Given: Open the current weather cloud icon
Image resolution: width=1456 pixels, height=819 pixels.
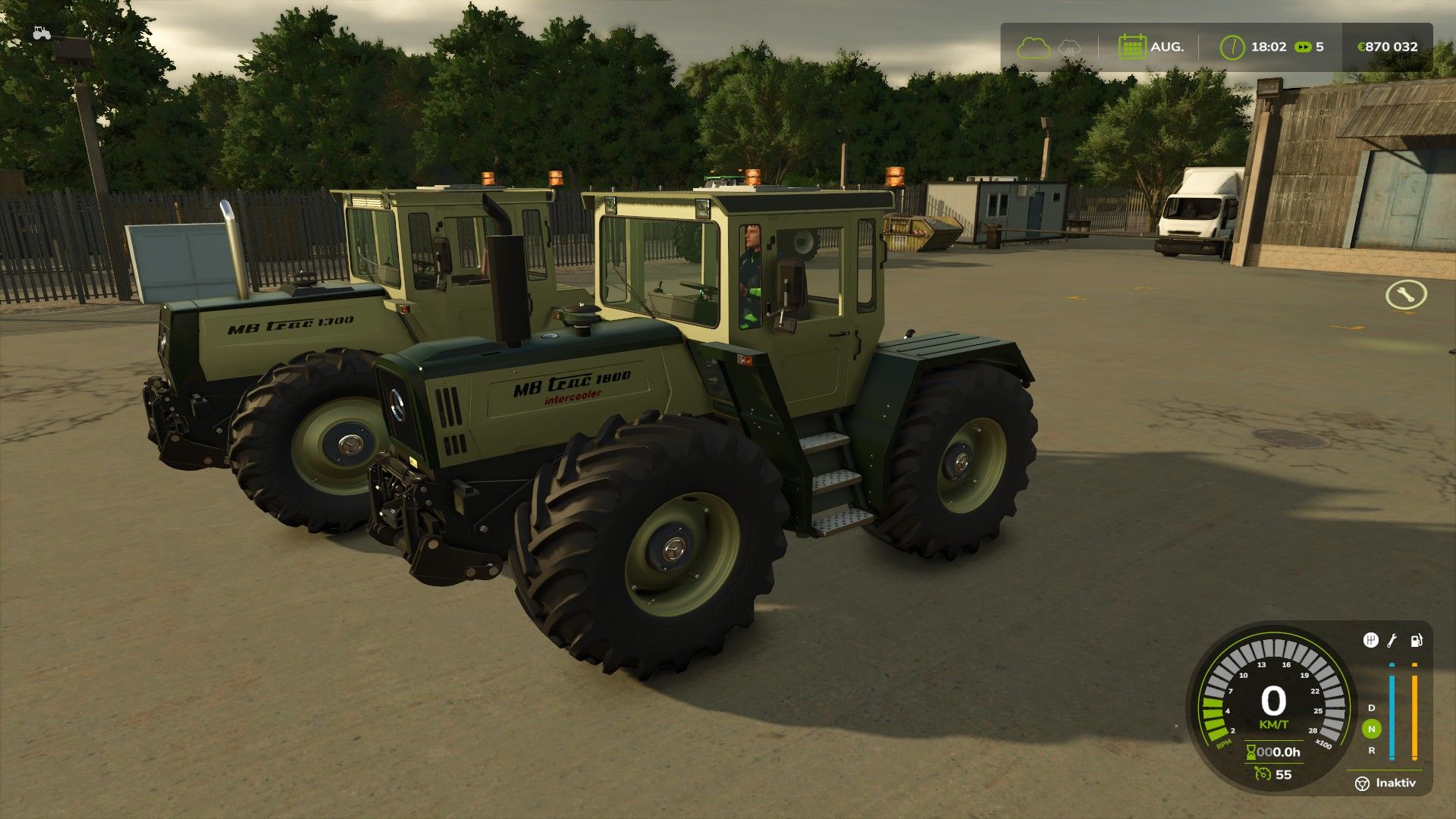Looking at the screenshot, I should [x=1033, y=47].
